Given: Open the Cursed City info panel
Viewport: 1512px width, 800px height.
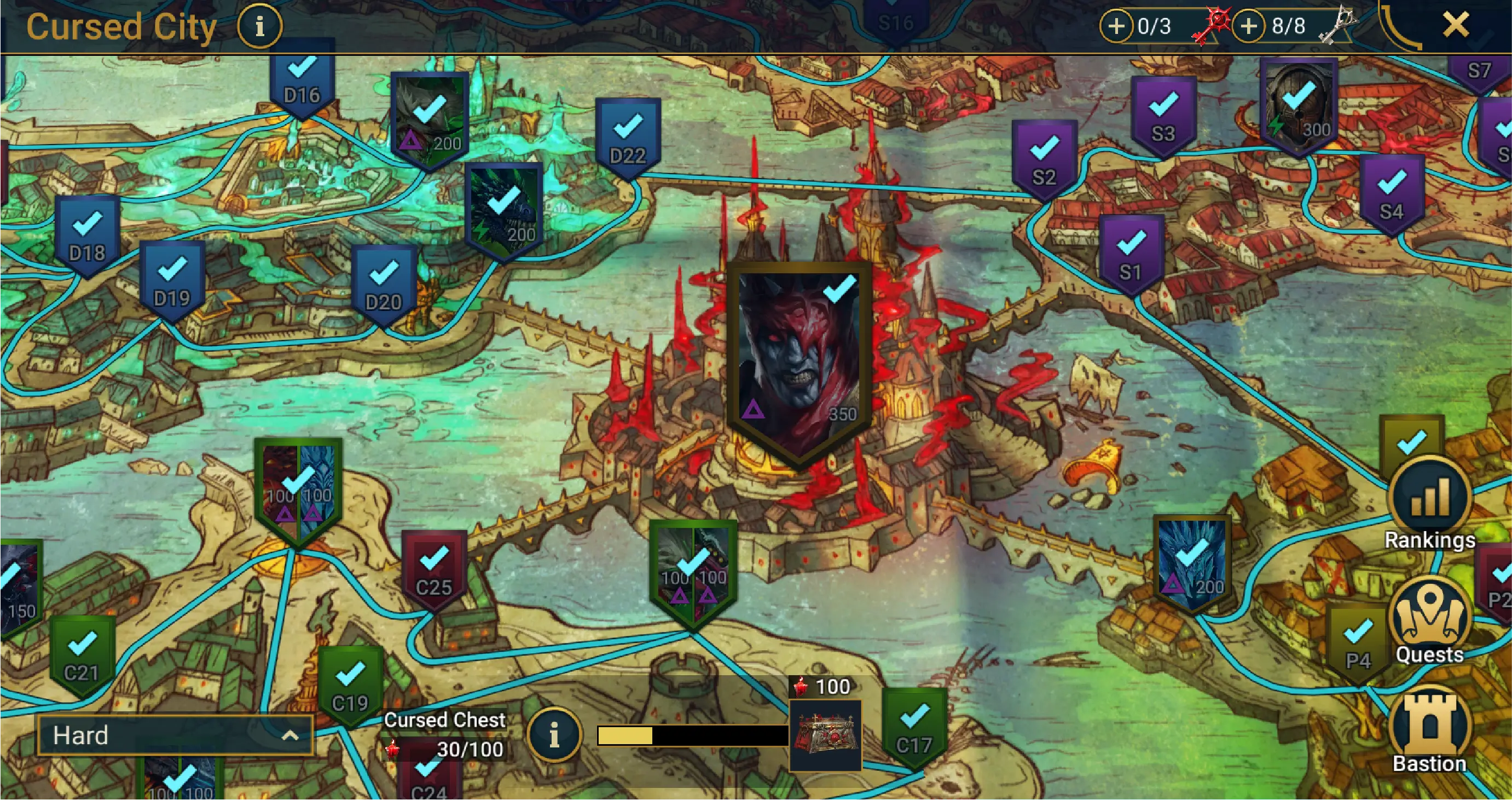Looking at the screenshot, I should tap(259, 26).
